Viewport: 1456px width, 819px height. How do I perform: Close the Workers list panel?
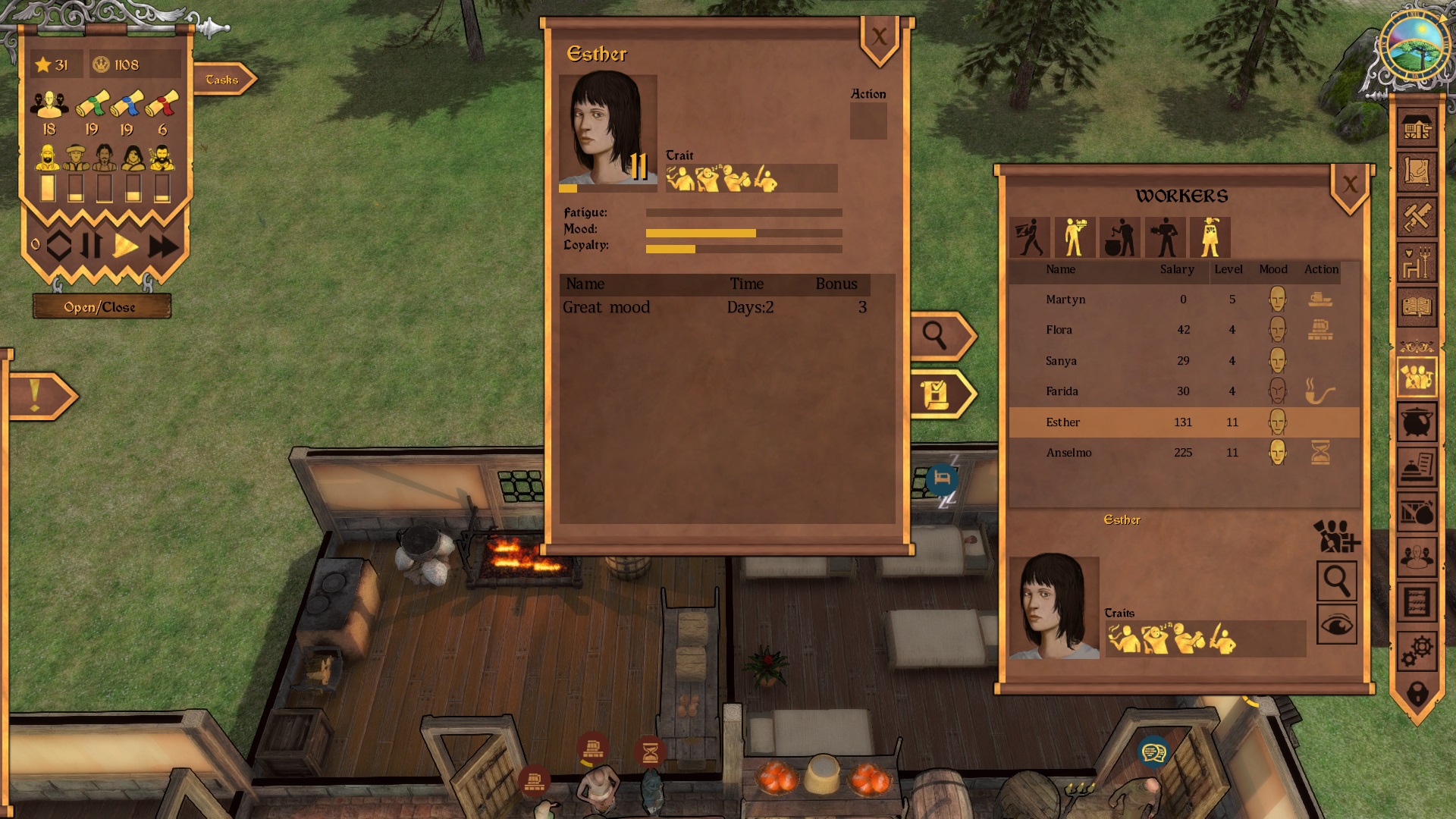pyautogui.click(x=1350, y=185)
